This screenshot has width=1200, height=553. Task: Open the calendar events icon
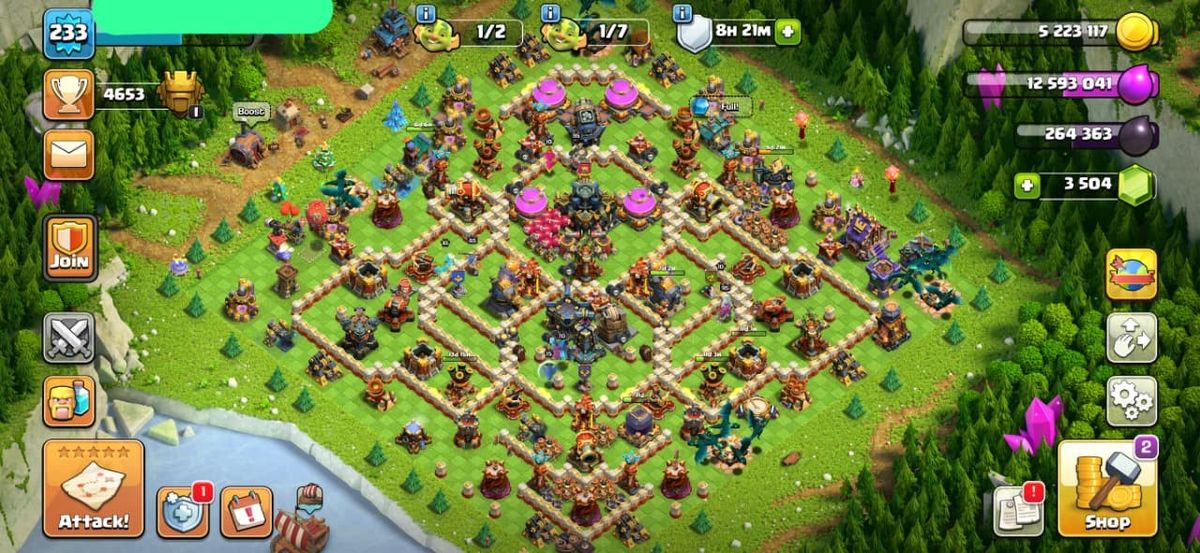246,512
